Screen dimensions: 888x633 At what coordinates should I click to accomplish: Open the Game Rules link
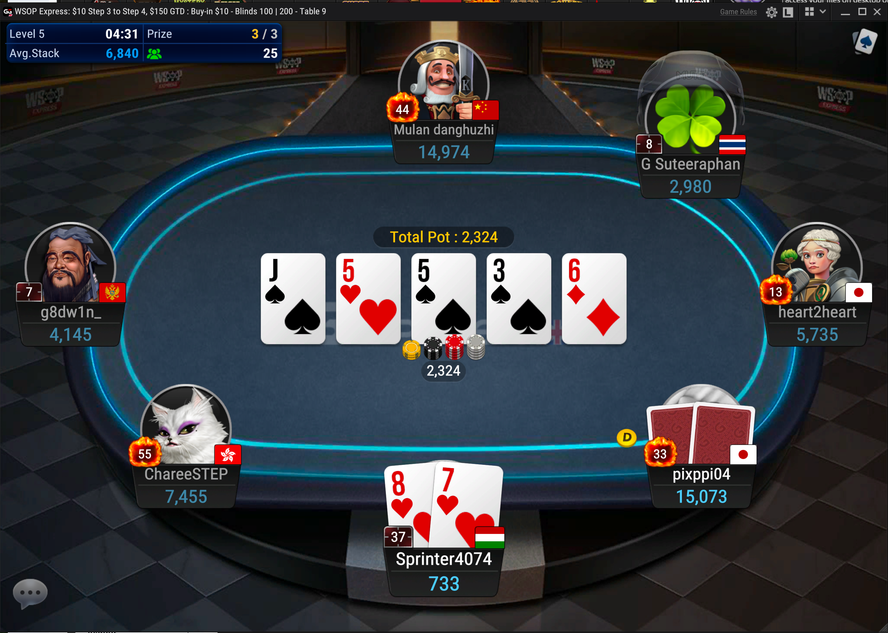coord(738,12)
